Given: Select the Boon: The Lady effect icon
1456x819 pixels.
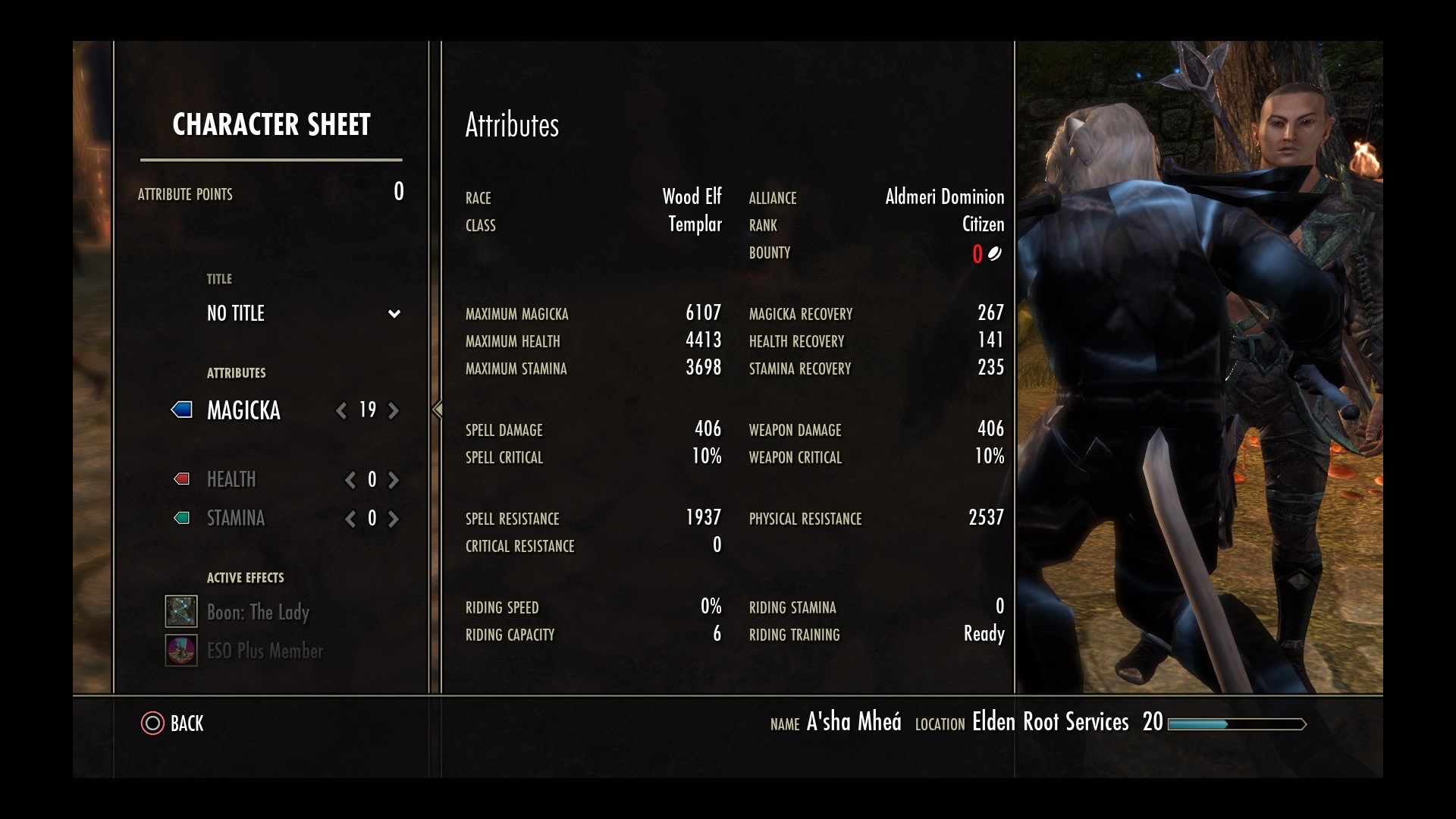Looking at the screenshot, I should (180, 611).
